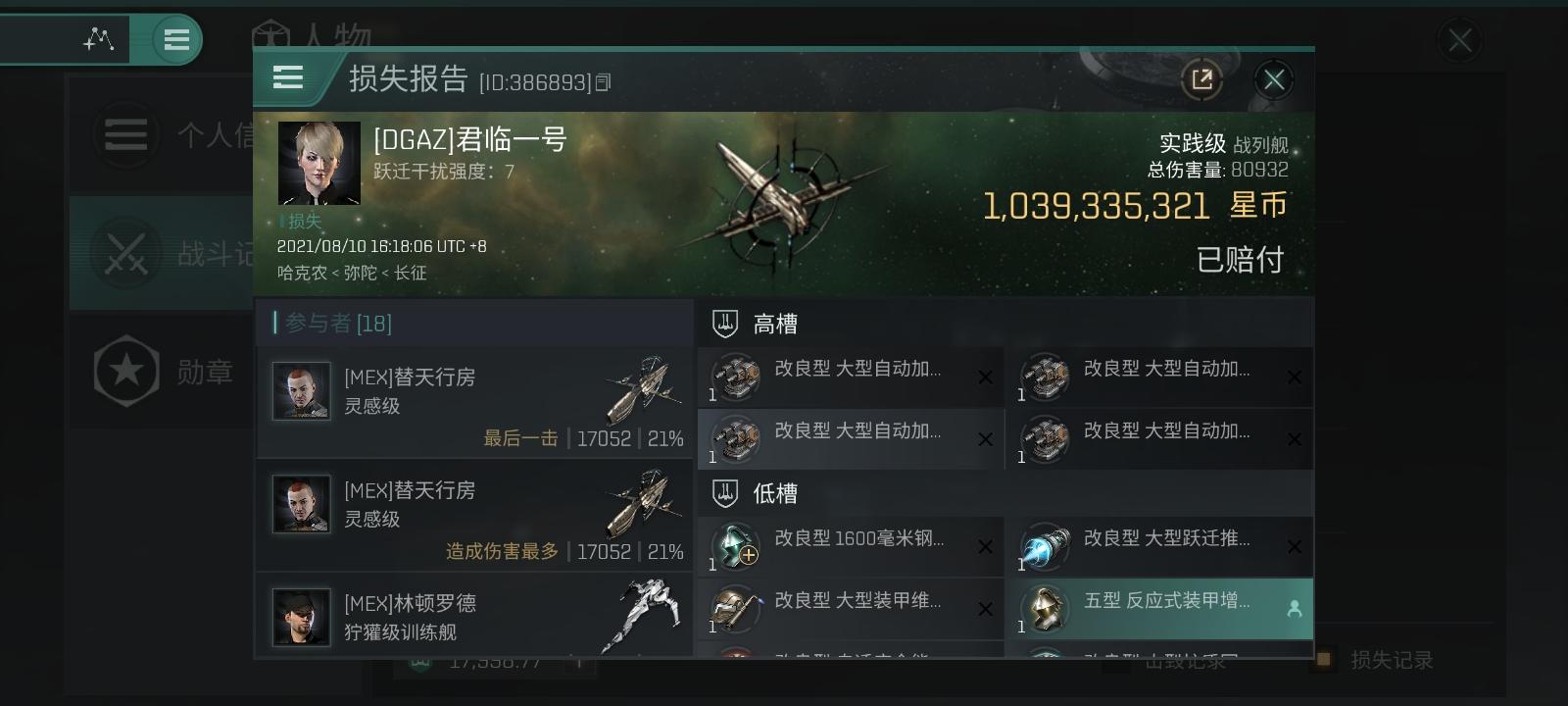Remove the 改良型 大型跃迁推 module via its X
The image size is (1568, 706).
coord(1295,547)
